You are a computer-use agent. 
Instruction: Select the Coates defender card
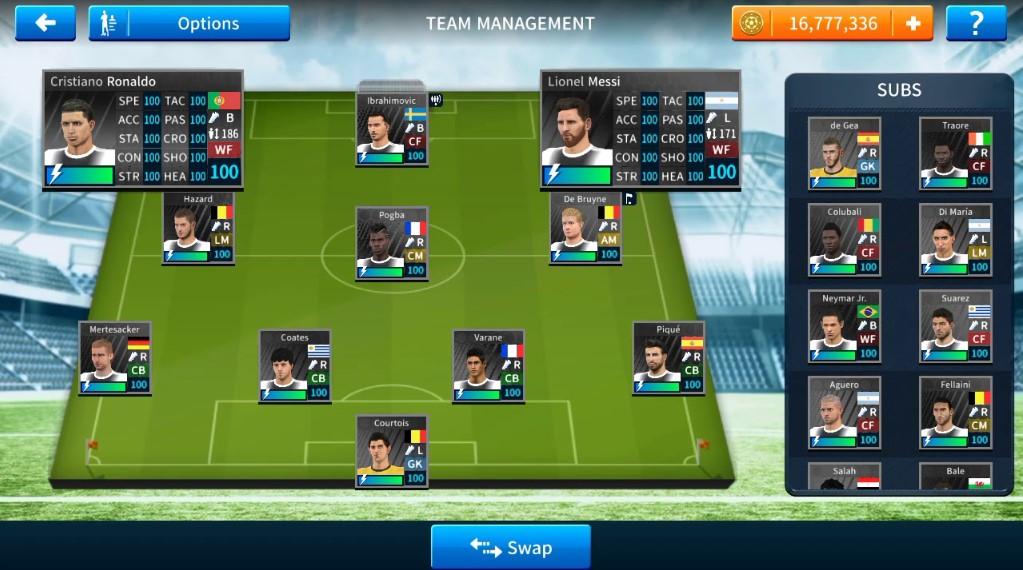(x=295, y=365)
